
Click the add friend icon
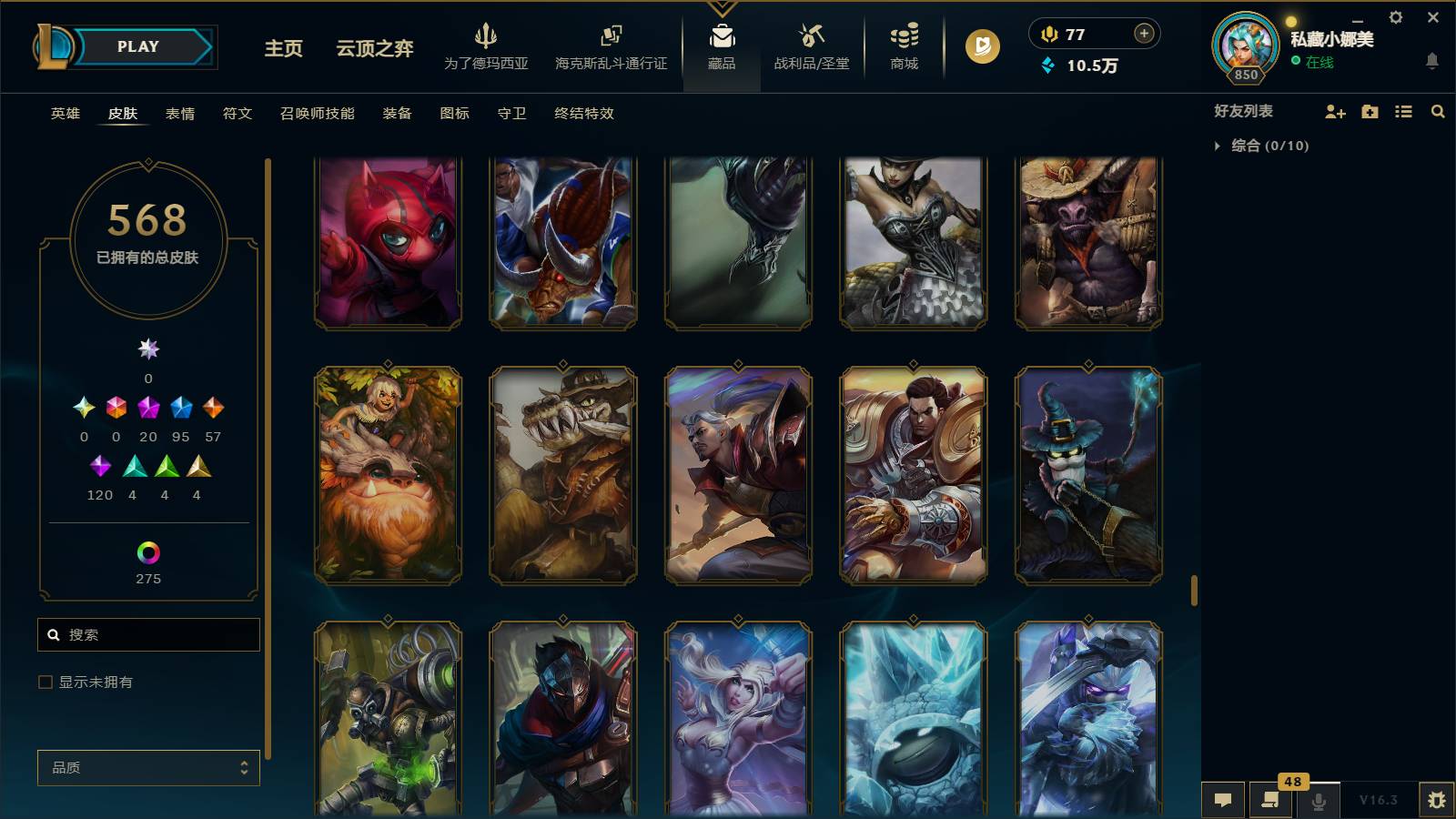click(x=1334, y=111)
